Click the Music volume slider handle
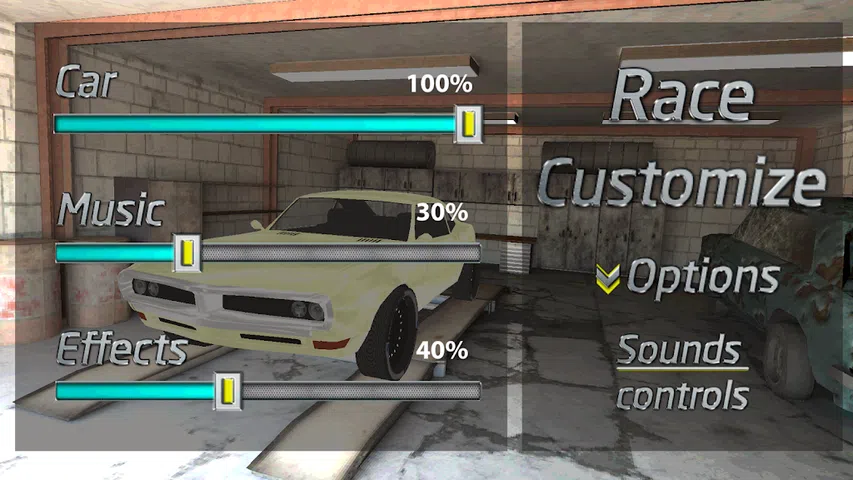The height and width of the screenshot is (480, 853). (186, 253)
